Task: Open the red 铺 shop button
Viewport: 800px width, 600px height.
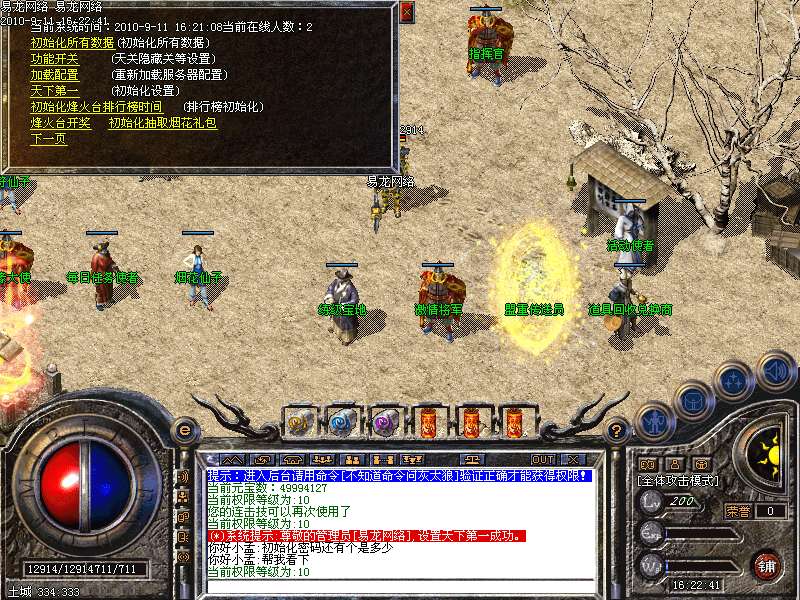Action: pos(766,565)
